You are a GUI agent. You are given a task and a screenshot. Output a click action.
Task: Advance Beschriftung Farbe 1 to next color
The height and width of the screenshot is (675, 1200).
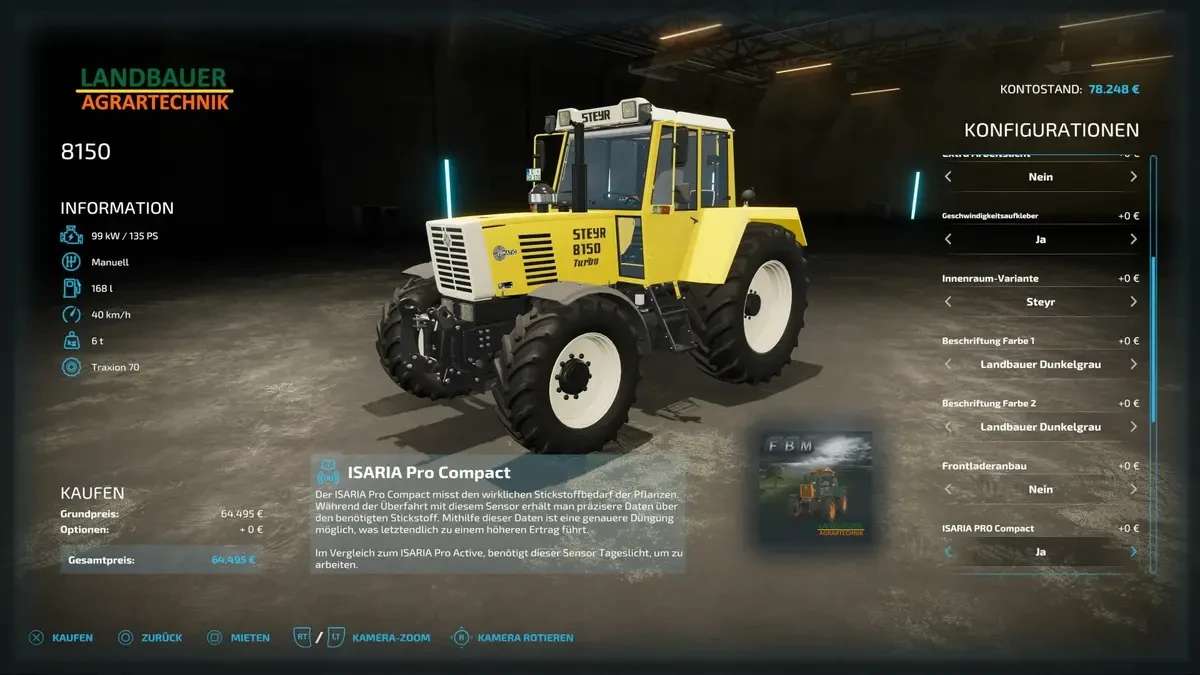pos(1133,364)
